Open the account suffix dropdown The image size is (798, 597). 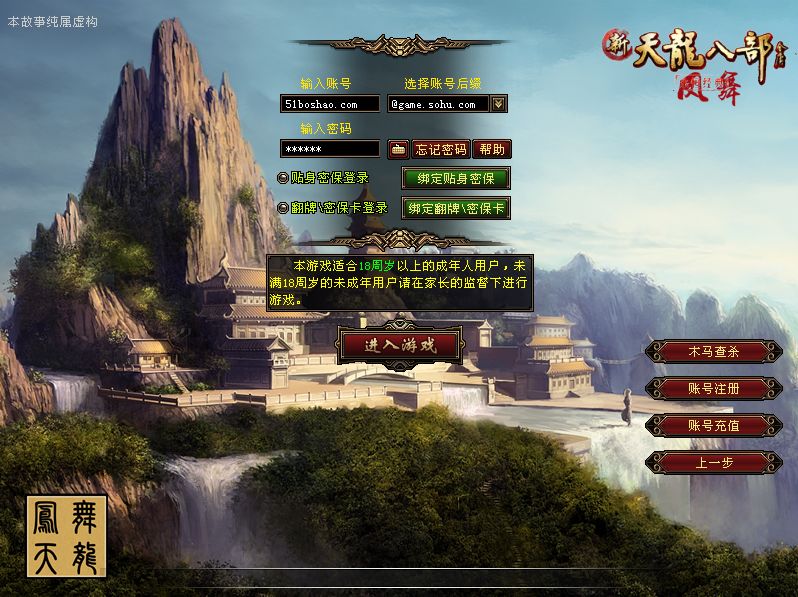(499, 103)
